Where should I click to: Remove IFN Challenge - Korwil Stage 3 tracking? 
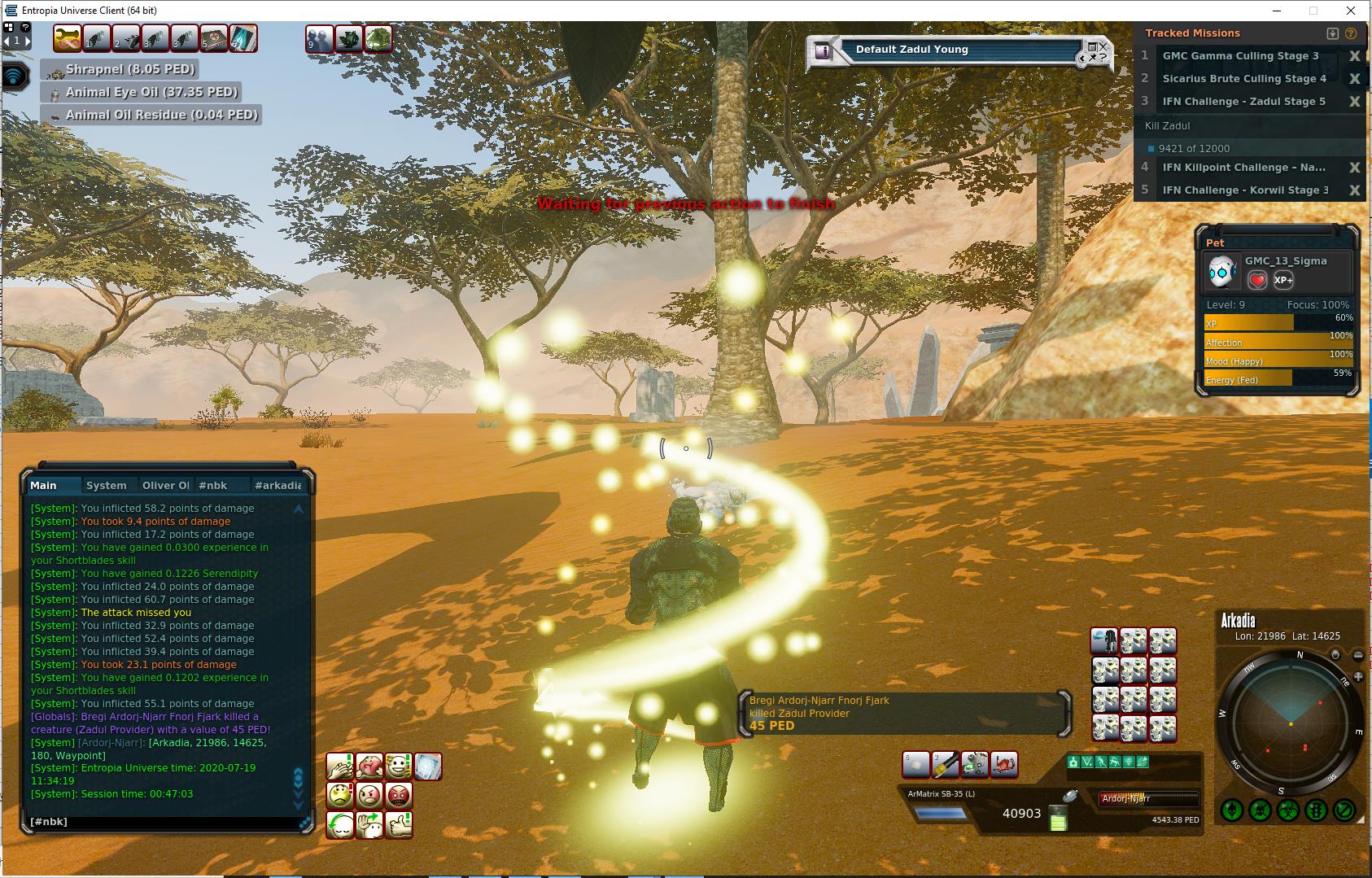(1354, 190)
